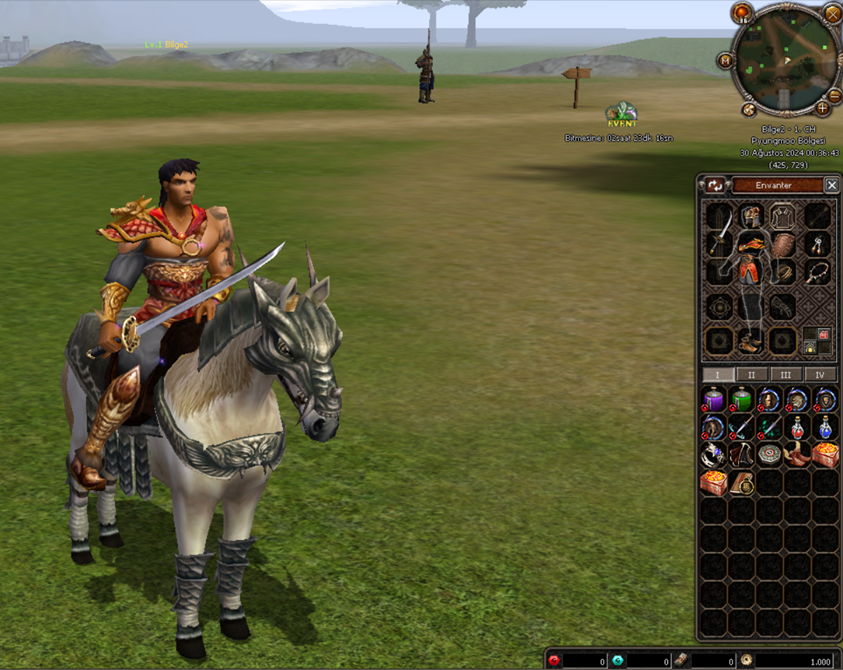The height and width of the screenshot is (670, 843).
Task: Close the Envanter inventory window
Action: pyautogui.click(x=831, y=185)
